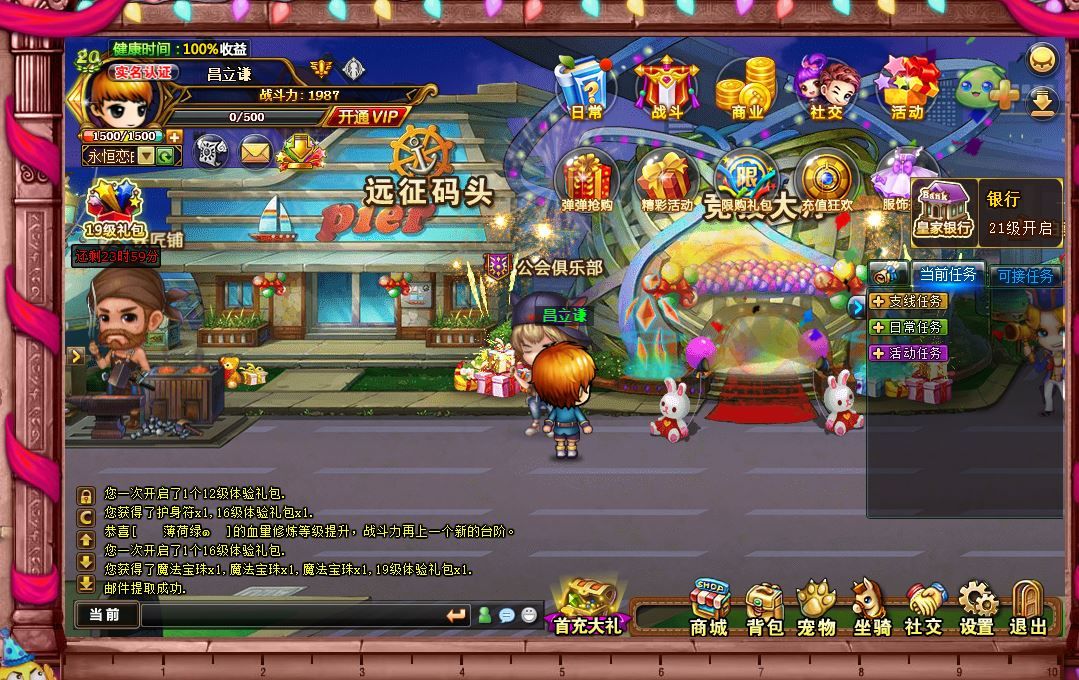This screenshot has height=680, width=1079.
Task: Expand the 活动任务 event quests
Action: click(x=908, y=353)
